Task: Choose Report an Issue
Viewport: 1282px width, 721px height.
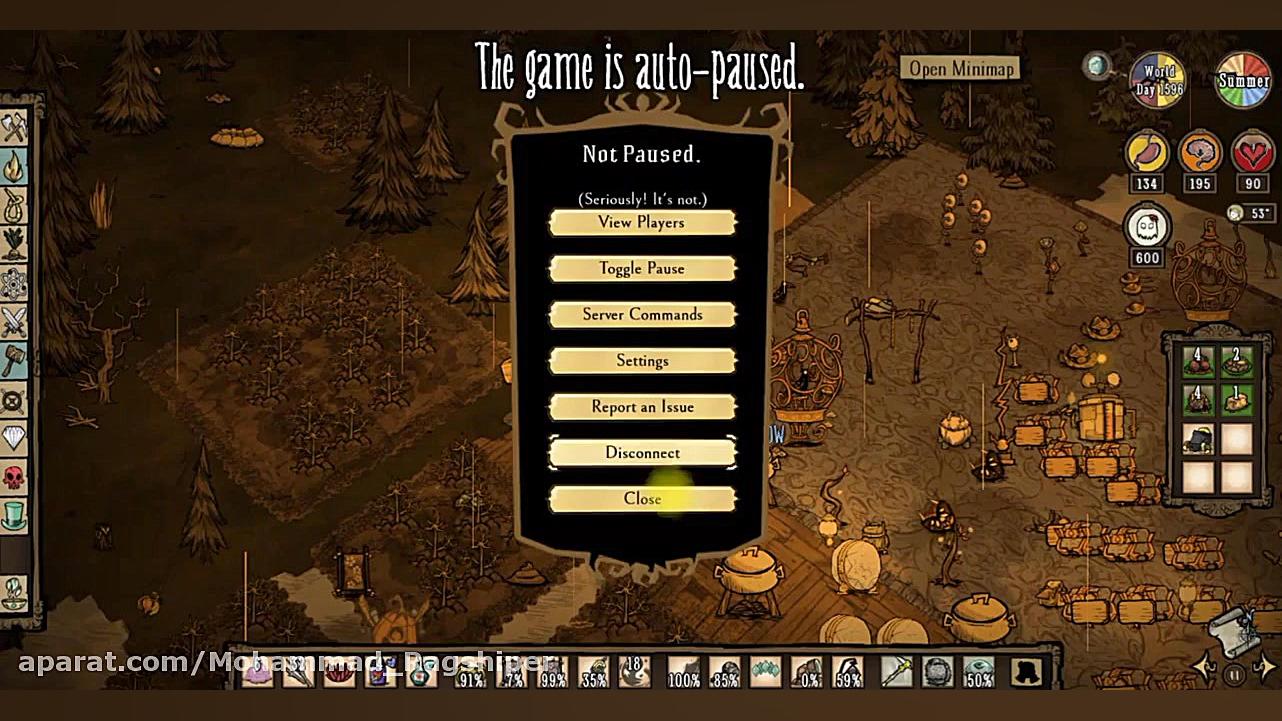Action: pos(642,407)
